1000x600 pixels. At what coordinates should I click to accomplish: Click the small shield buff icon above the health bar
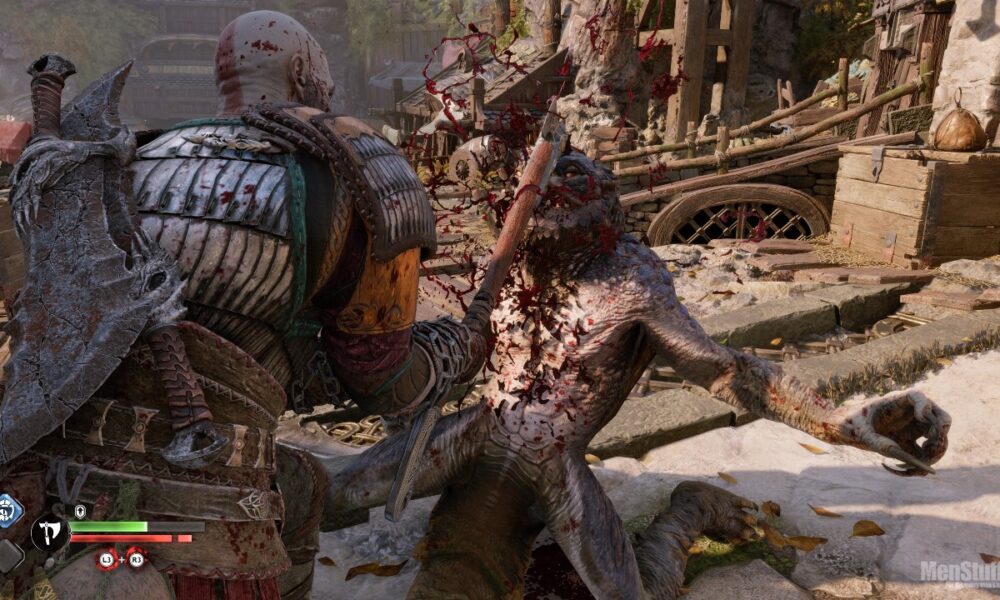[x=80, y=512]
